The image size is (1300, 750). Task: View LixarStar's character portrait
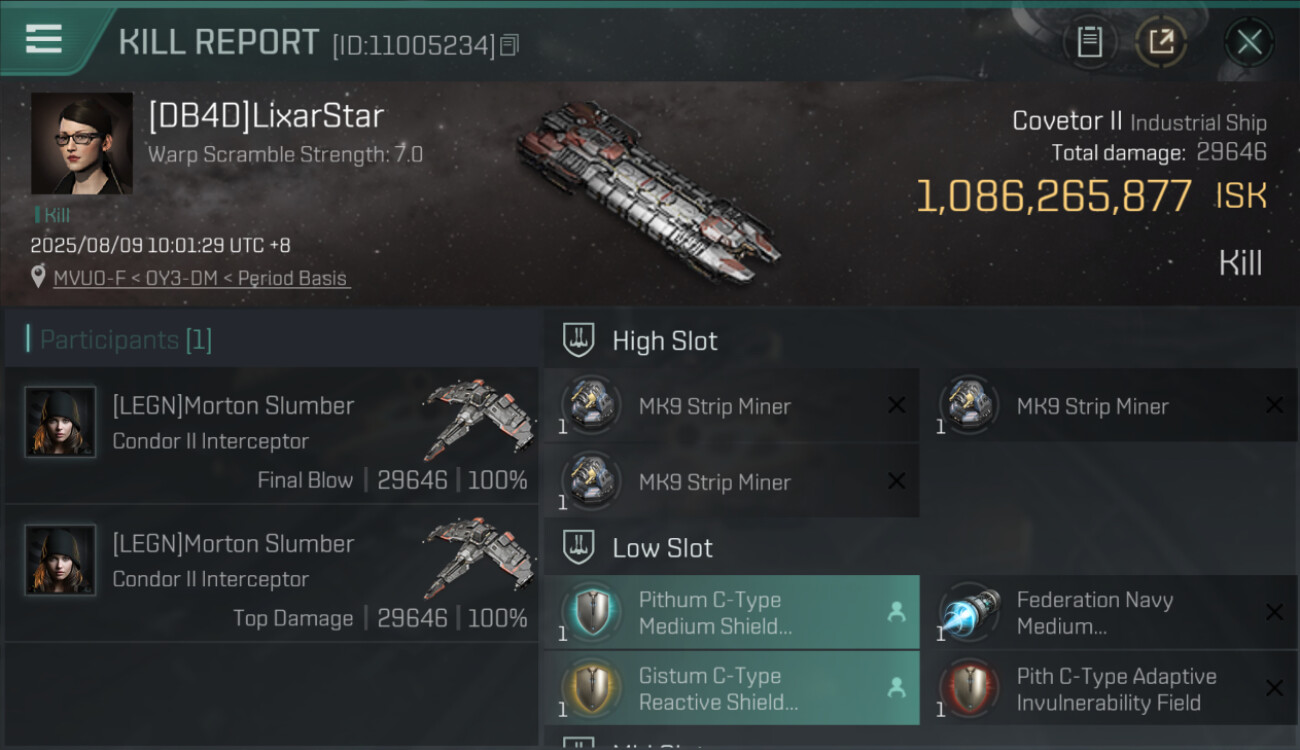click(x=82, y=143)
